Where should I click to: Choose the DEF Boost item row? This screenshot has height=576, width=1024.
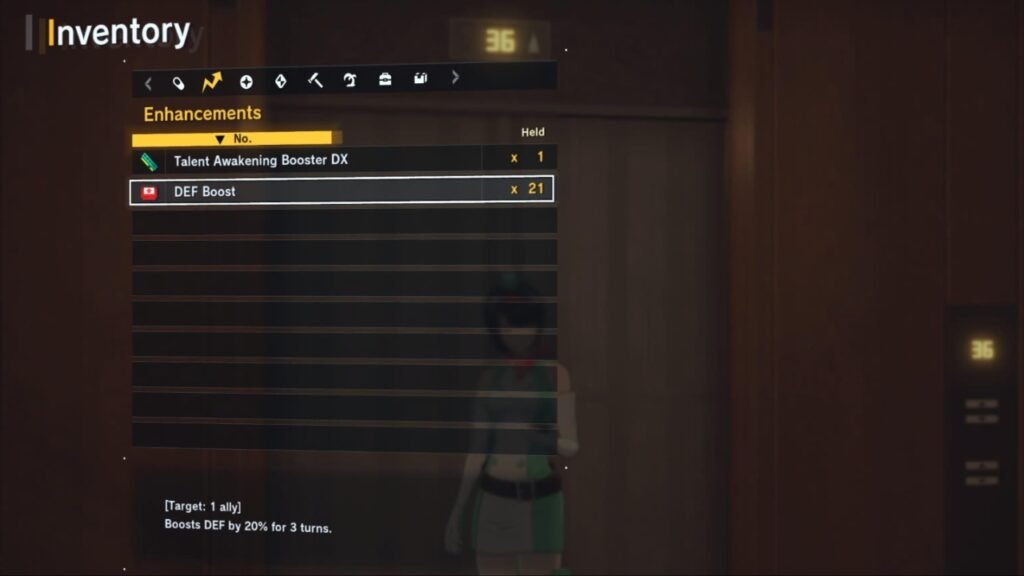pos(341,191)
